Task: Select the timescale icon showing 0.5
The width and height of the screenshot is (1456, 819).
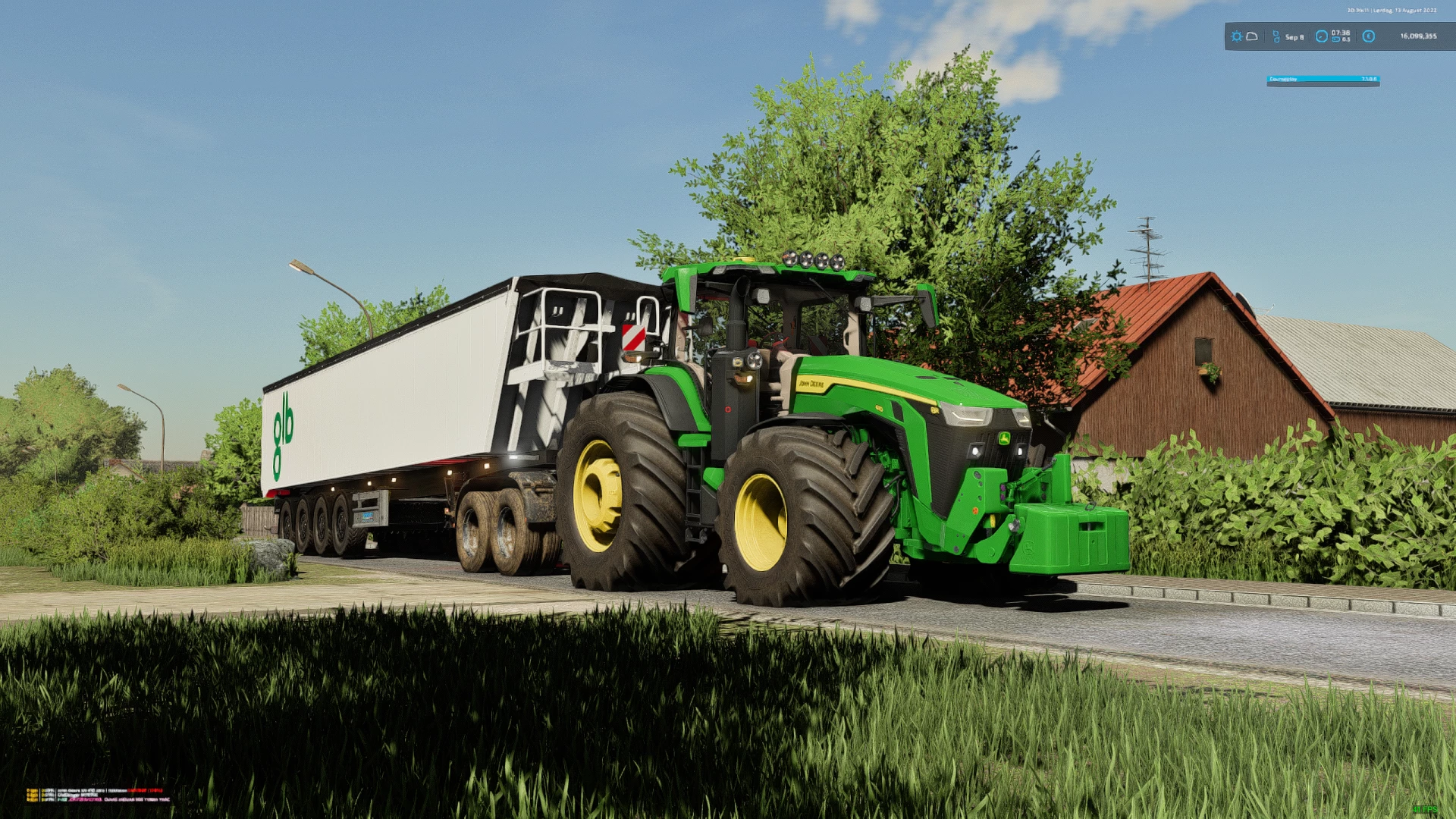Action: coord(1337,39)
